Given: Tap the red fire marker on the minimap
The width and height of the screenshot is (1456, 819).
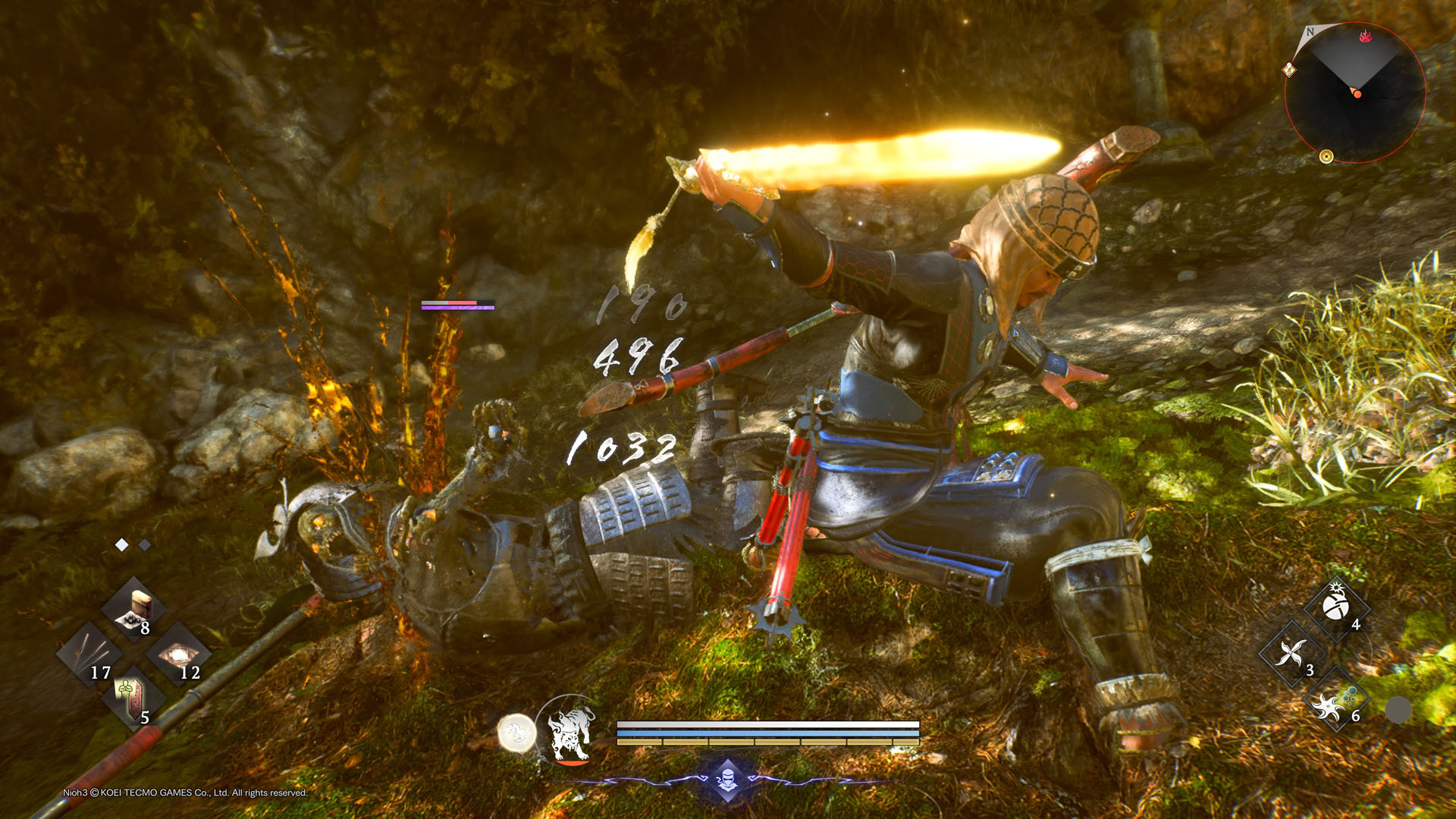Looking at the screenshot, I should click(x=1366, y=36).
